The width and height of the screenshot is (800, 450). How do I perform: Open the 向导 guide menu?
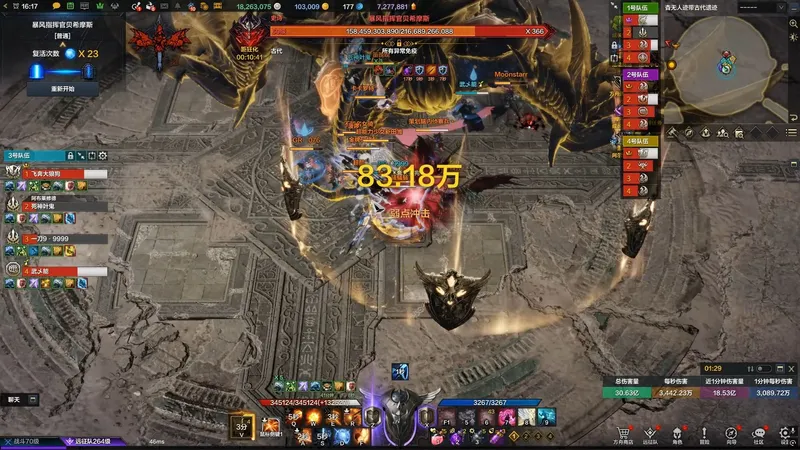click(731, 435)
